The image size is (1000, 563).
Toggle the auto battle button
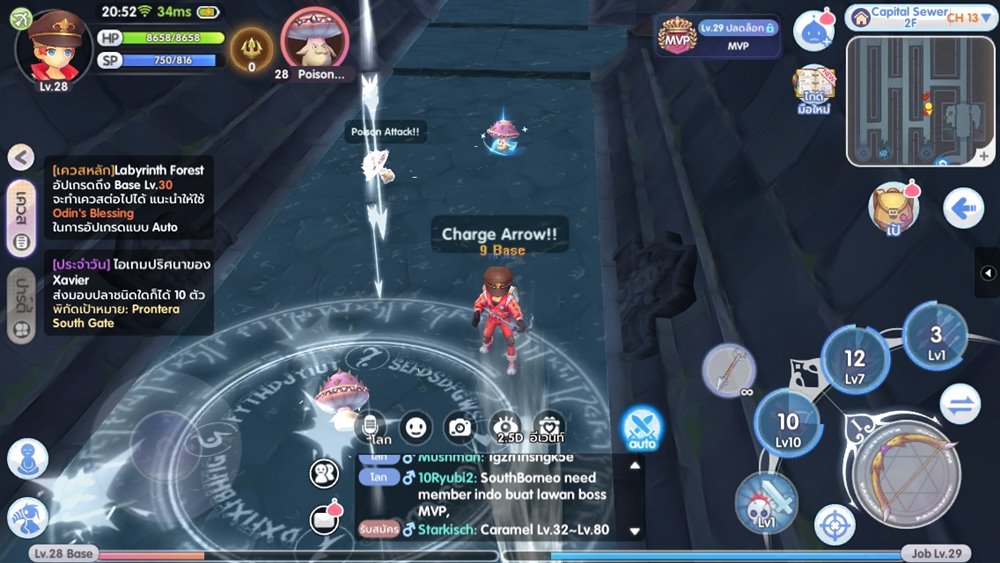[x=641, y=427]
